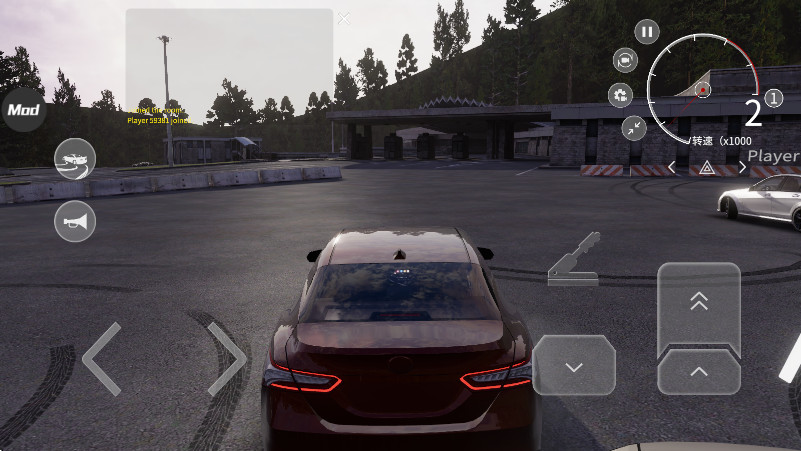This screenshot has height=451, width=801.
Task: Toggle the drift mode car icon
Action: click(x=75, y=160)
